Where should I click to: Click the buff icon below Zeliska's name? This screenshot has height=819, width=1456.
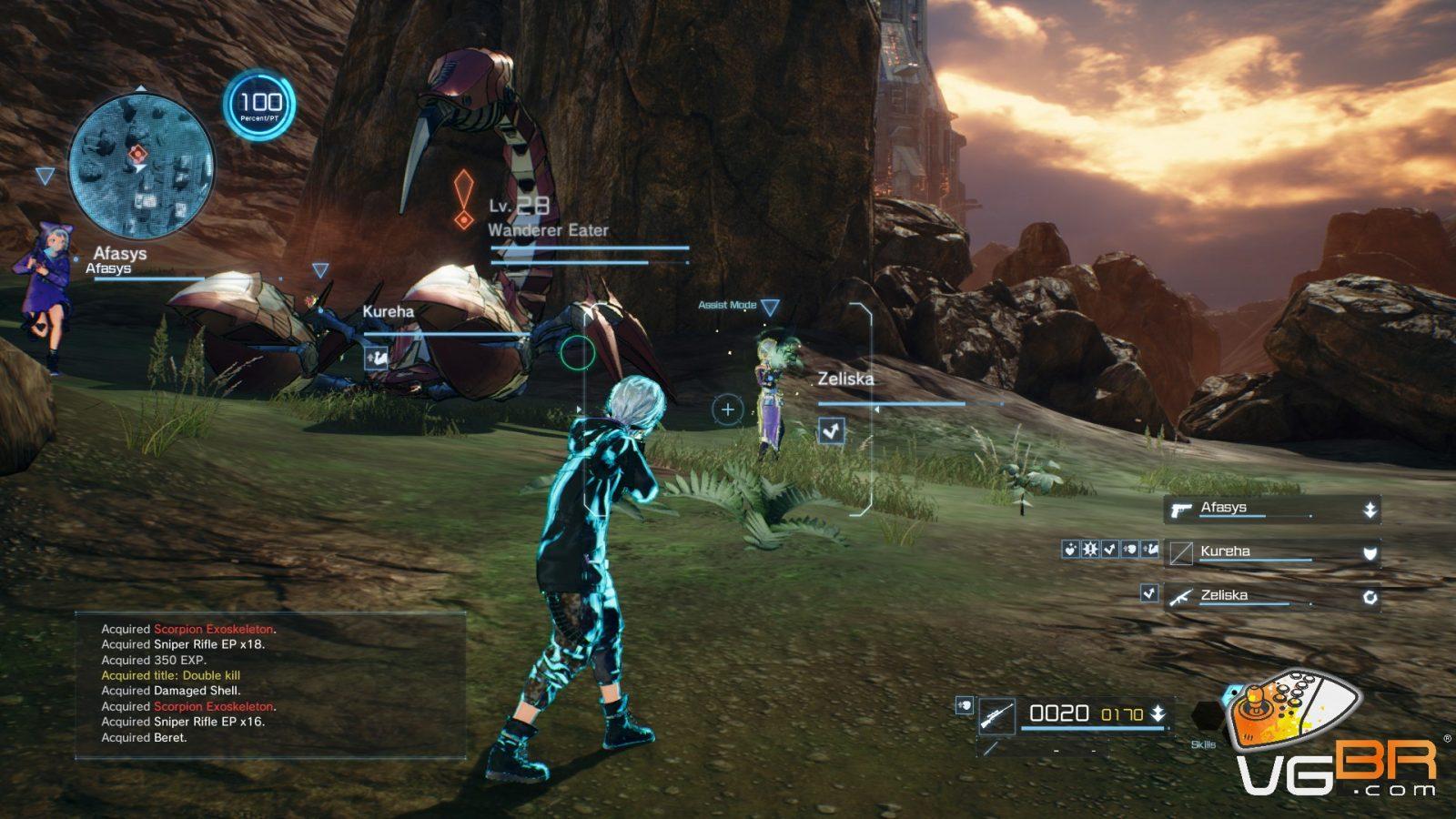831,430
